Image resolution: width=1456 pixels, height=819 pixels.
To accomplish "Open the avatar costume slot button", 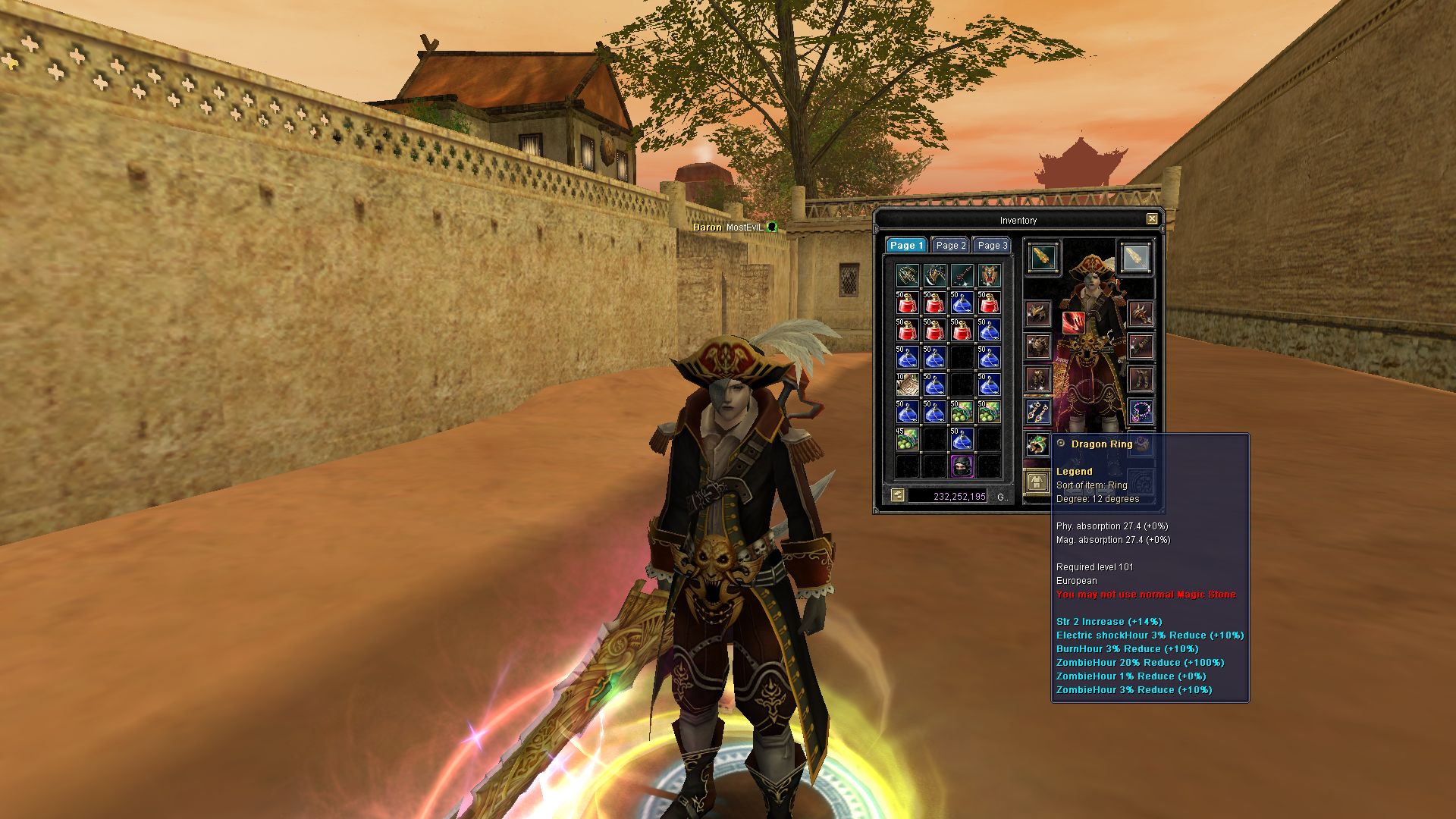I will 1036,481.
